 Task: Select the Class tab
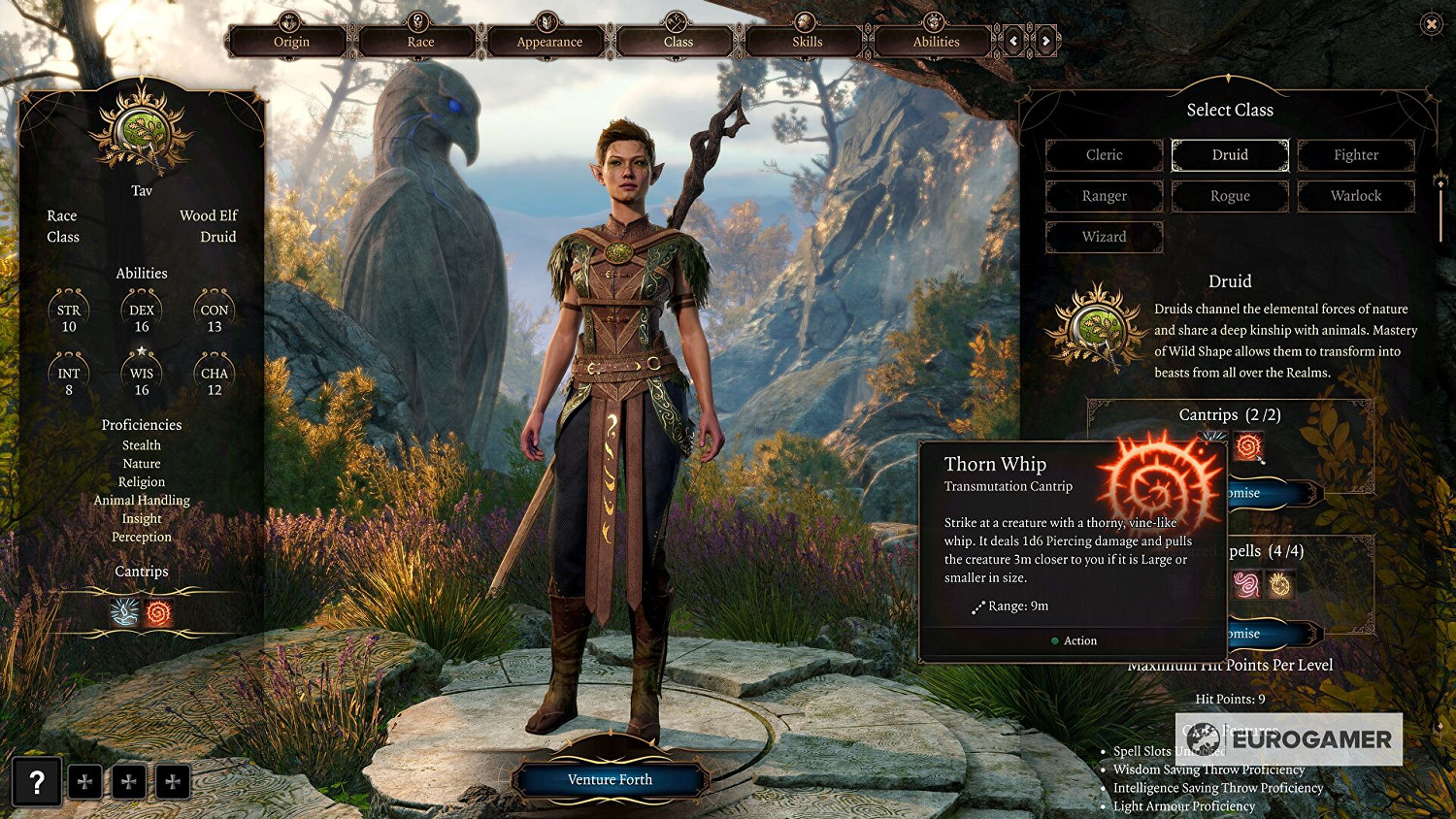678,42
